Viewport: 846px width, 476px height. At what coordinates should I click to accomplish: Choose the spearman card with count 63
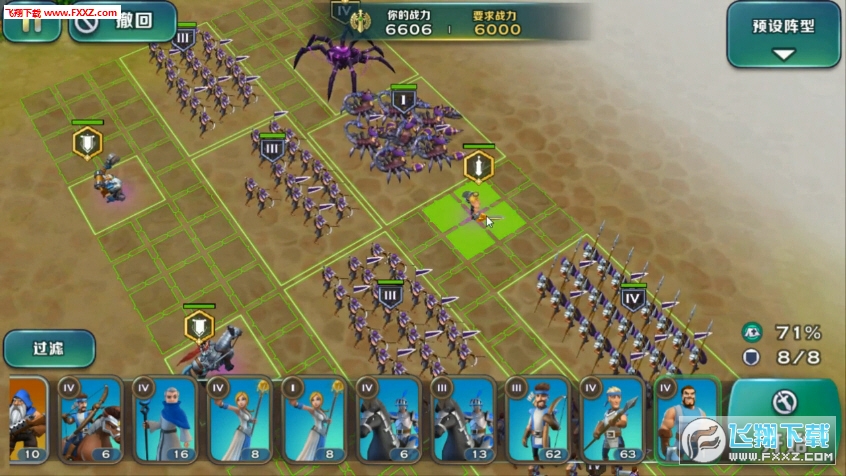tap(611, 418)
